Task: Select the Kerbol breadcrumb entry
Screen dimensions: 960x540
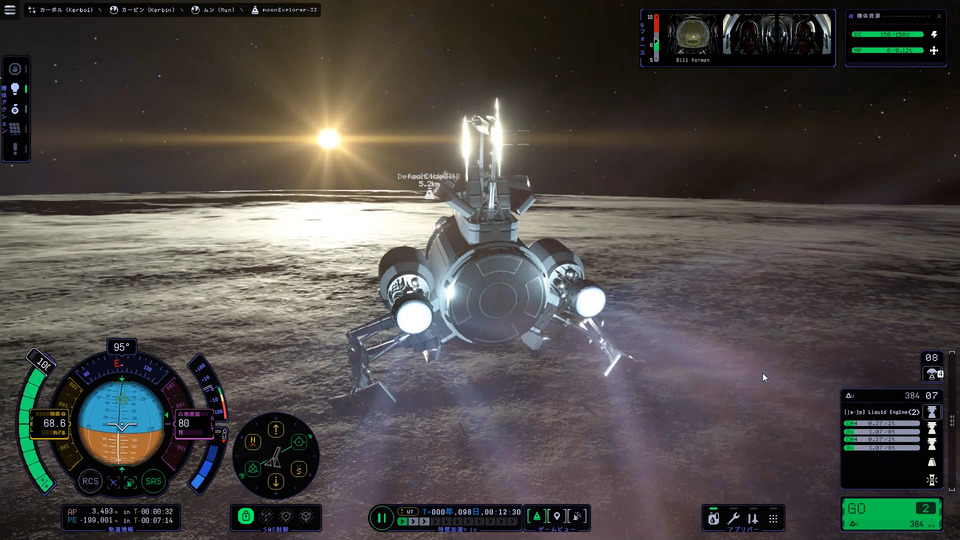Action: click(60, 10)
